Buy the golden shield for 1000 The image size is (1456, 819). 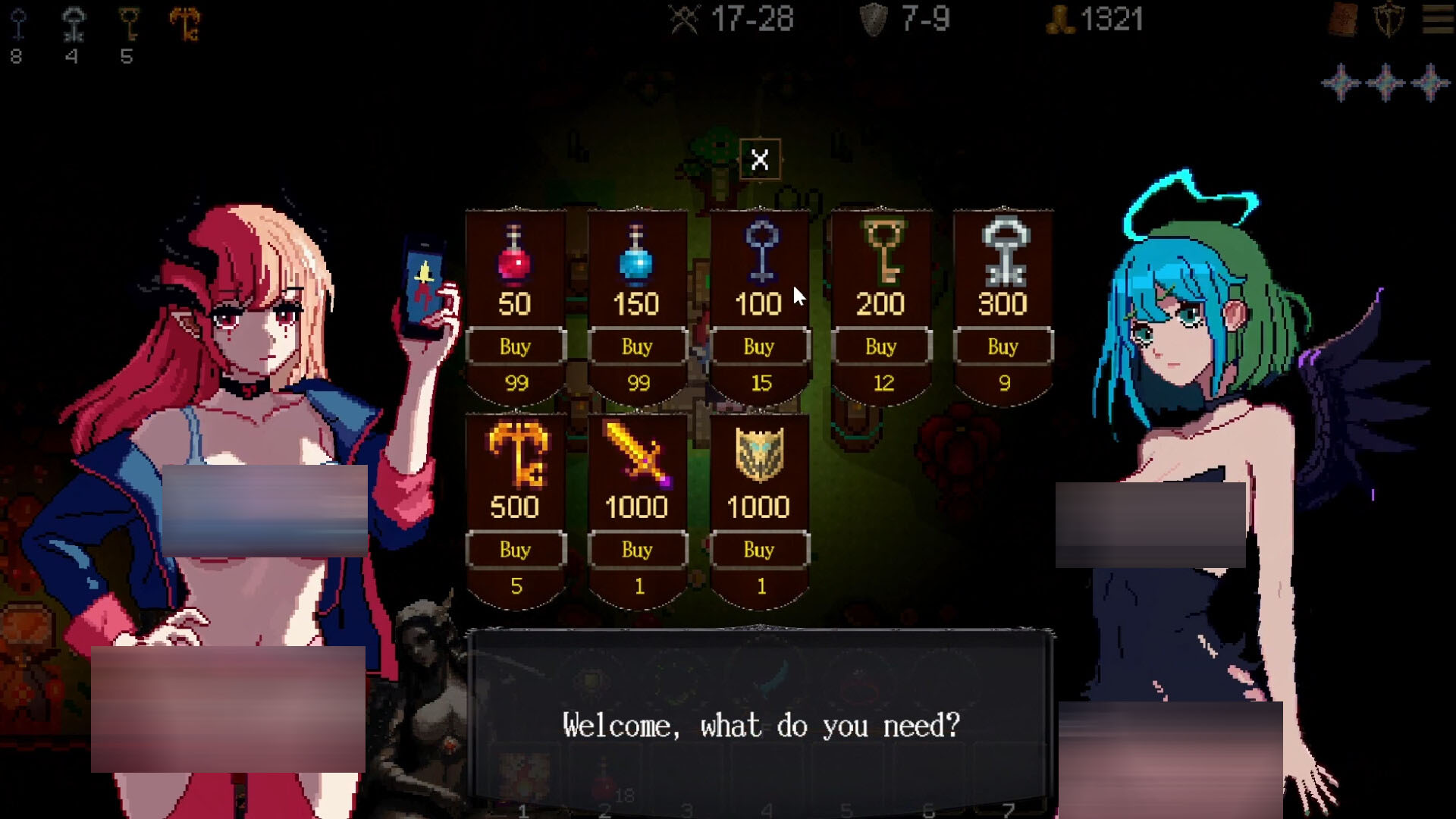coord(759,550)
